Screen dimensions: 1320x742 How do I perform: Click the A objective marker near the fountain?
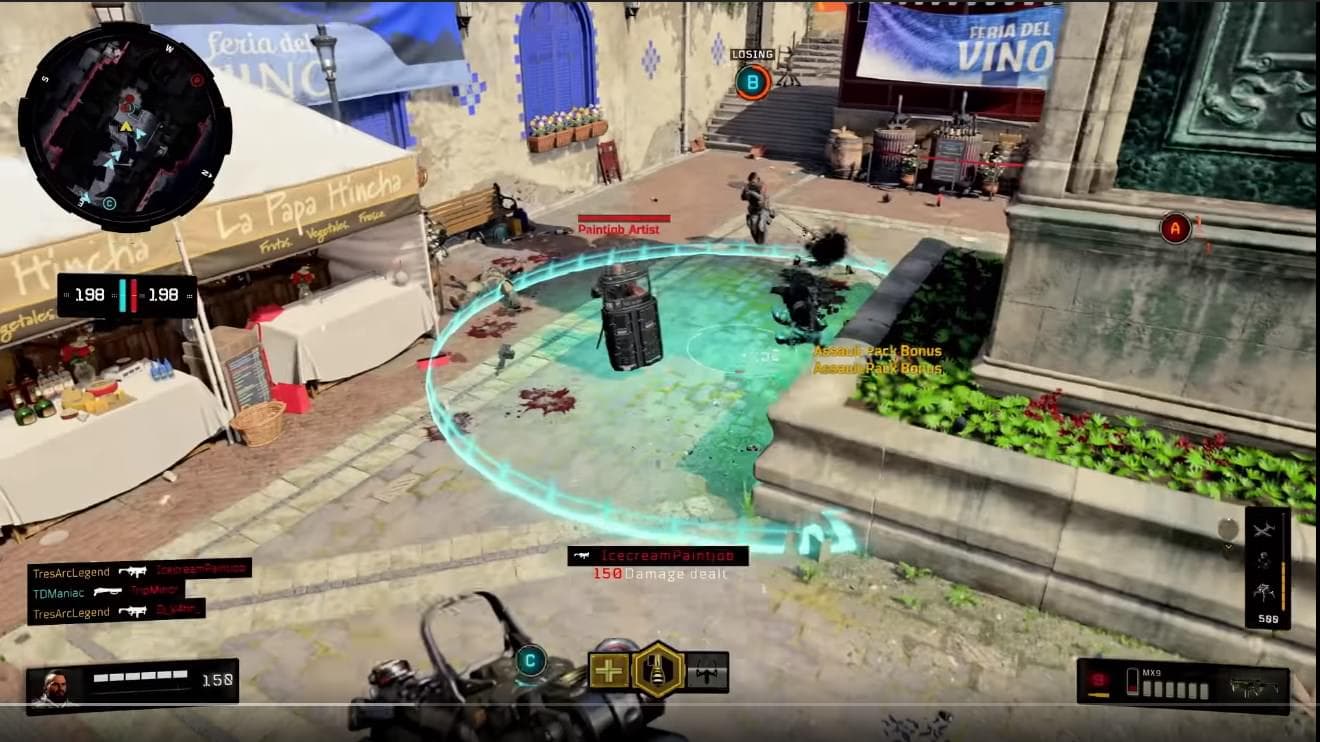coord(1173,228)
